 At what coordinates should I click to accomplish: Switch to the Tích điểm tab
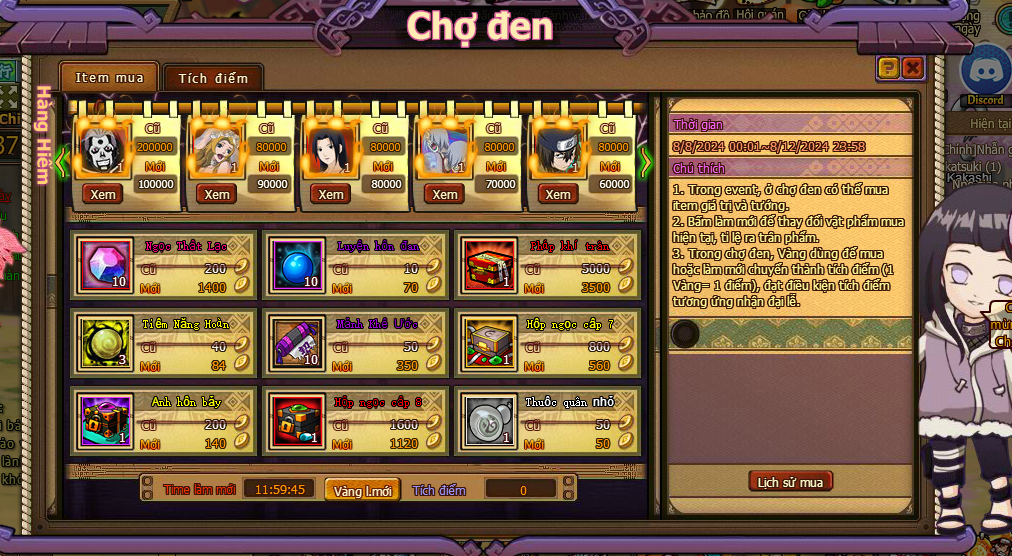212,78
